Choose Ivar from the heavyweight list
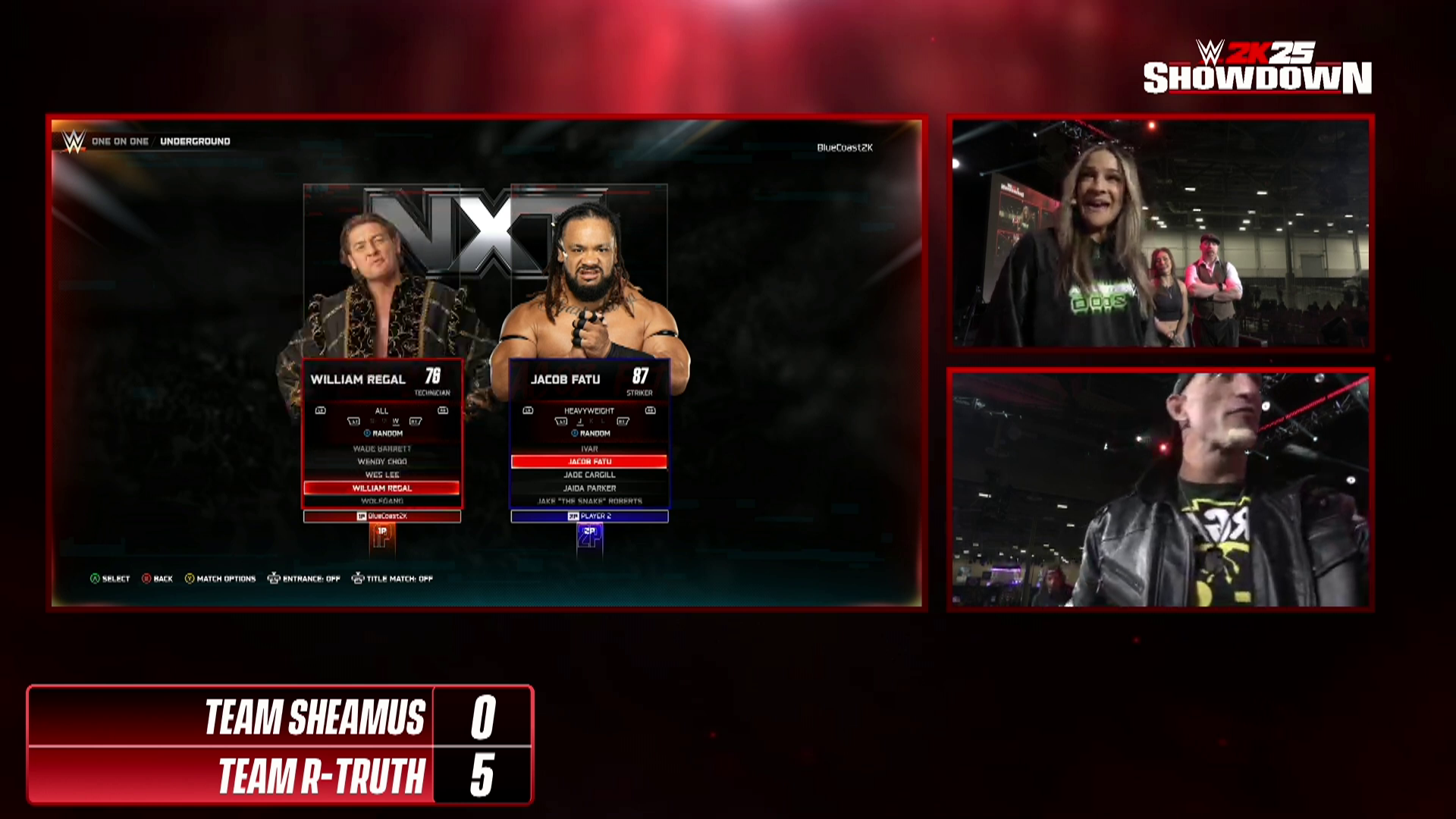The image size is (1456, 819). [589, 449]
